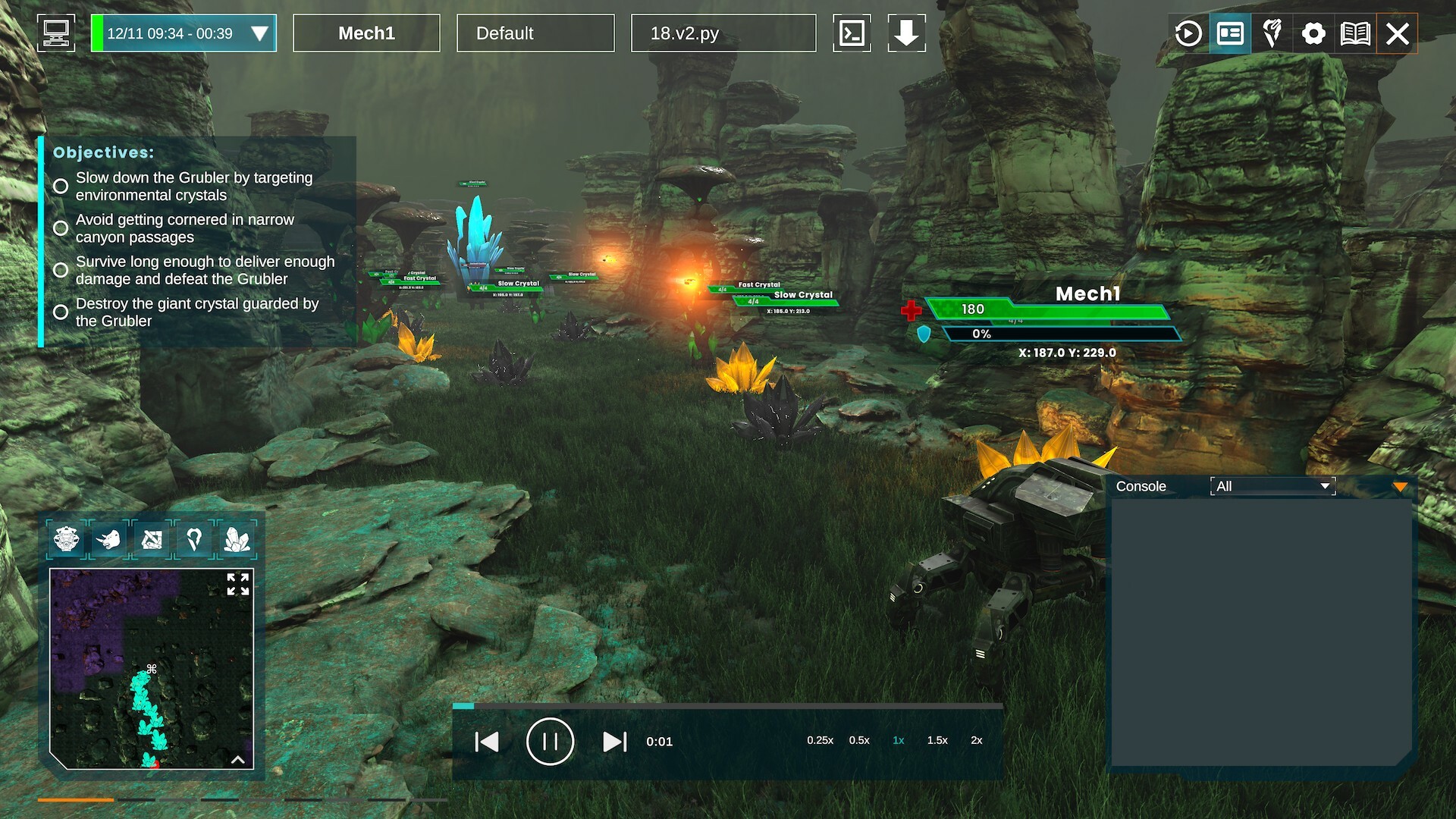Select the 18.v2.py script tab
This screenshot has height=819, width=1456.
point(722,33)
